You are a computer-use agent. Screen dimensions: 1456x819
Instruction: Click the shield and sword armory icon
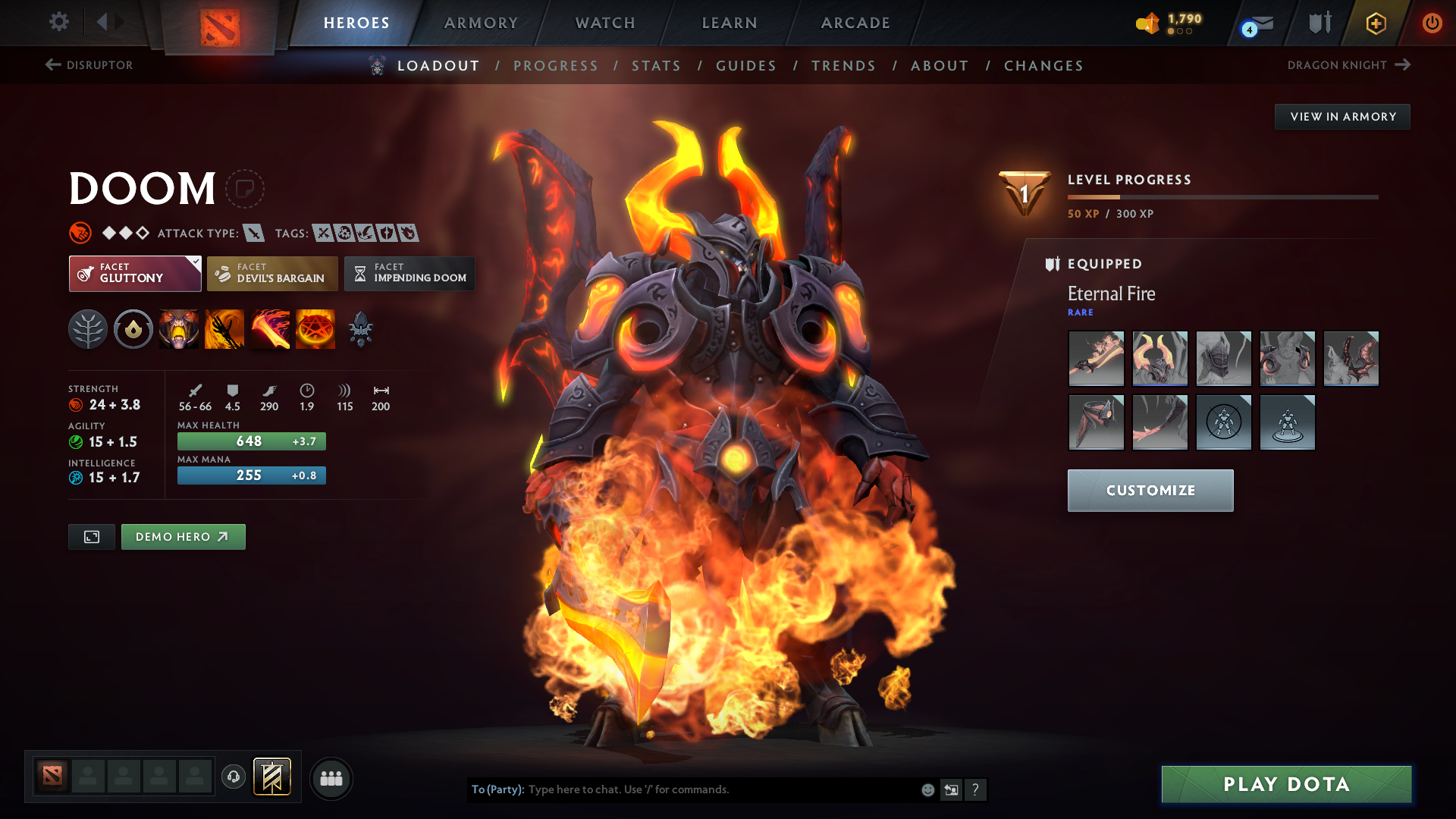[x=1318, y=23]
